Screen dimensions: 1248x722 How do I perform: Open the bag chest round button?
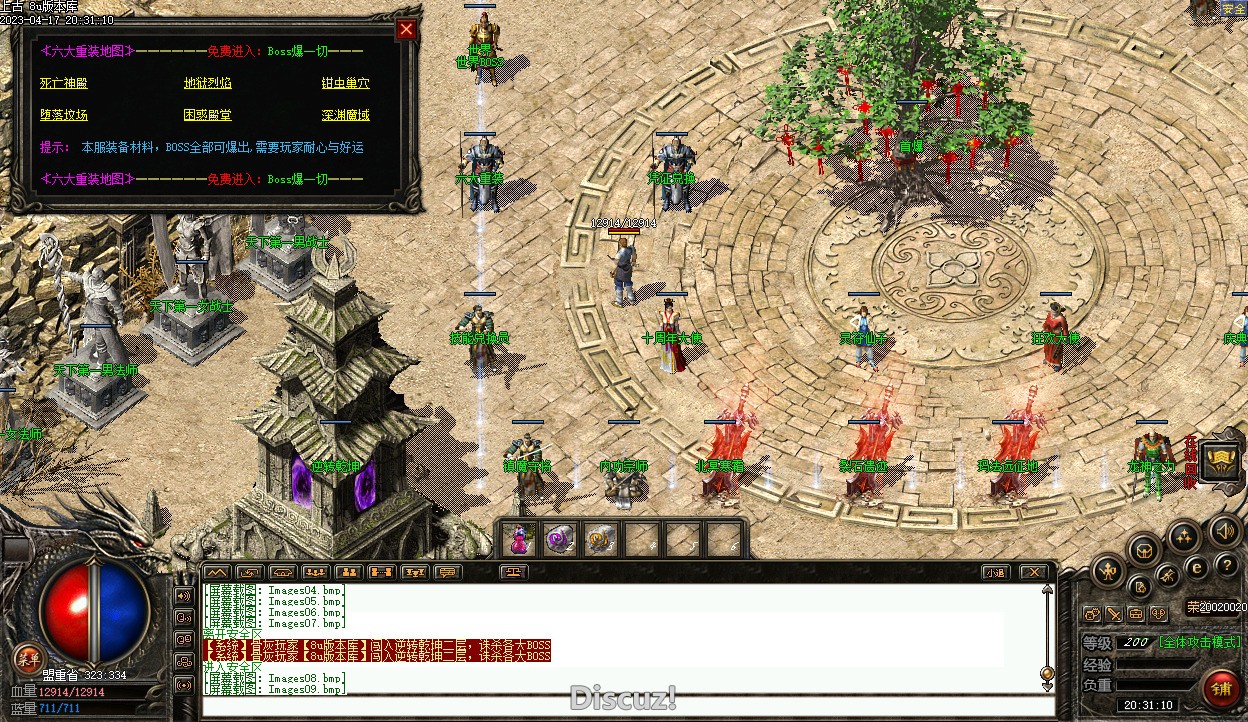click(x=1144, y=549)
